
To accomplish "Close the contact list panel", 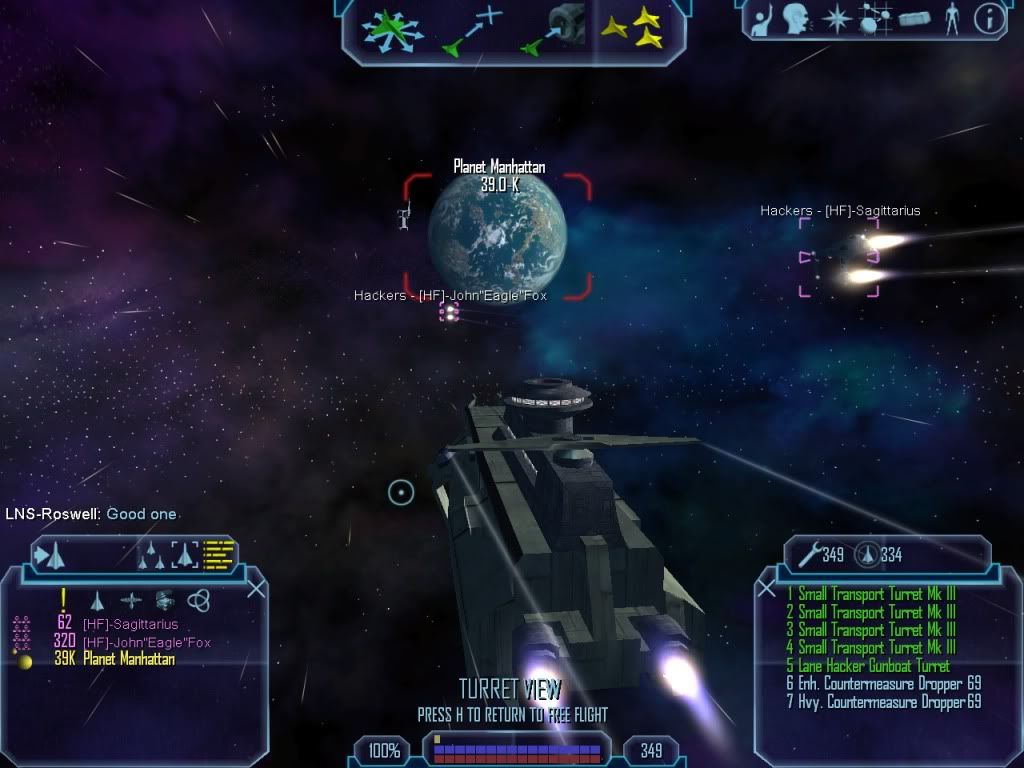I will [256, 589].
